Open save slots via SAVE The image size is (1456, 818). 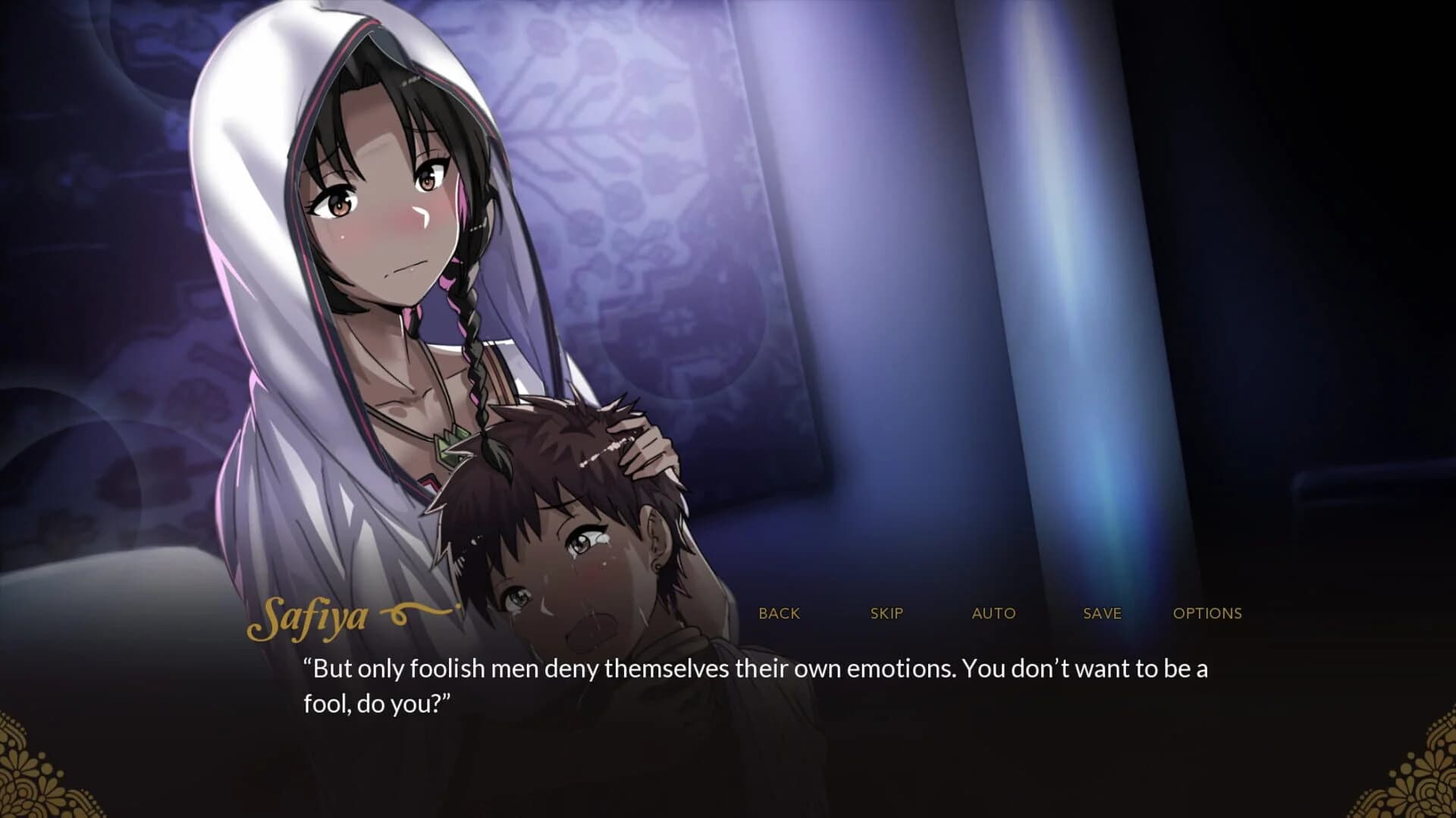[x=1102, y=613]
